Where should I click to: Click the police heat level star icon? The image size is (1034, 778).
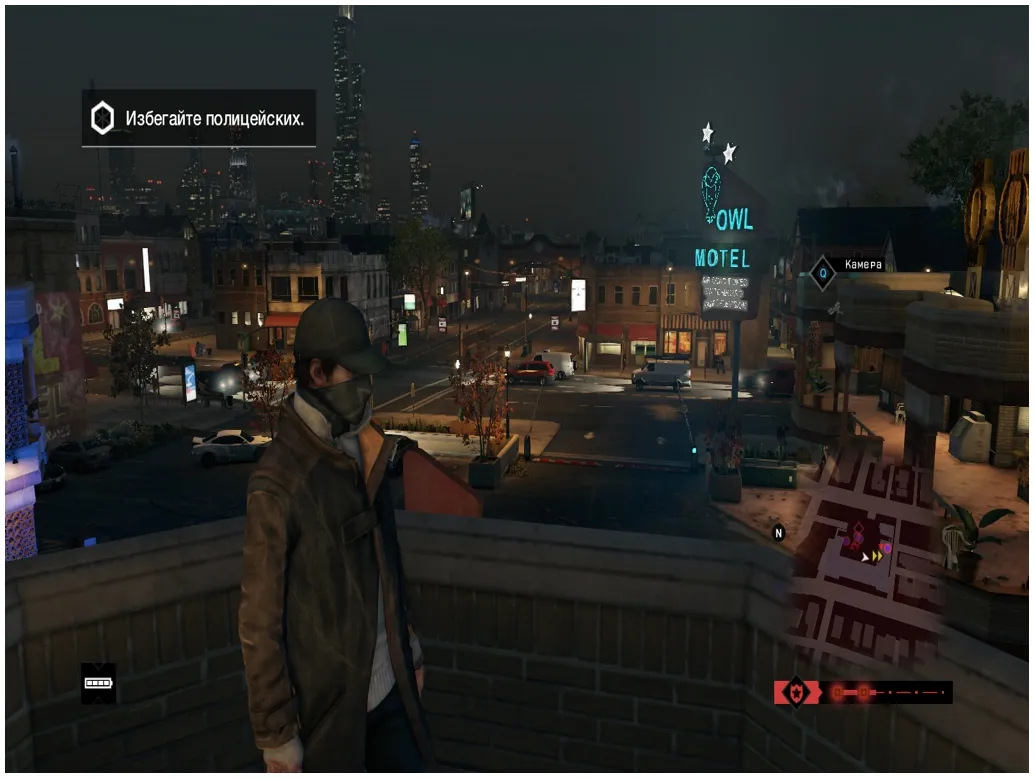[x=797, y=692]
